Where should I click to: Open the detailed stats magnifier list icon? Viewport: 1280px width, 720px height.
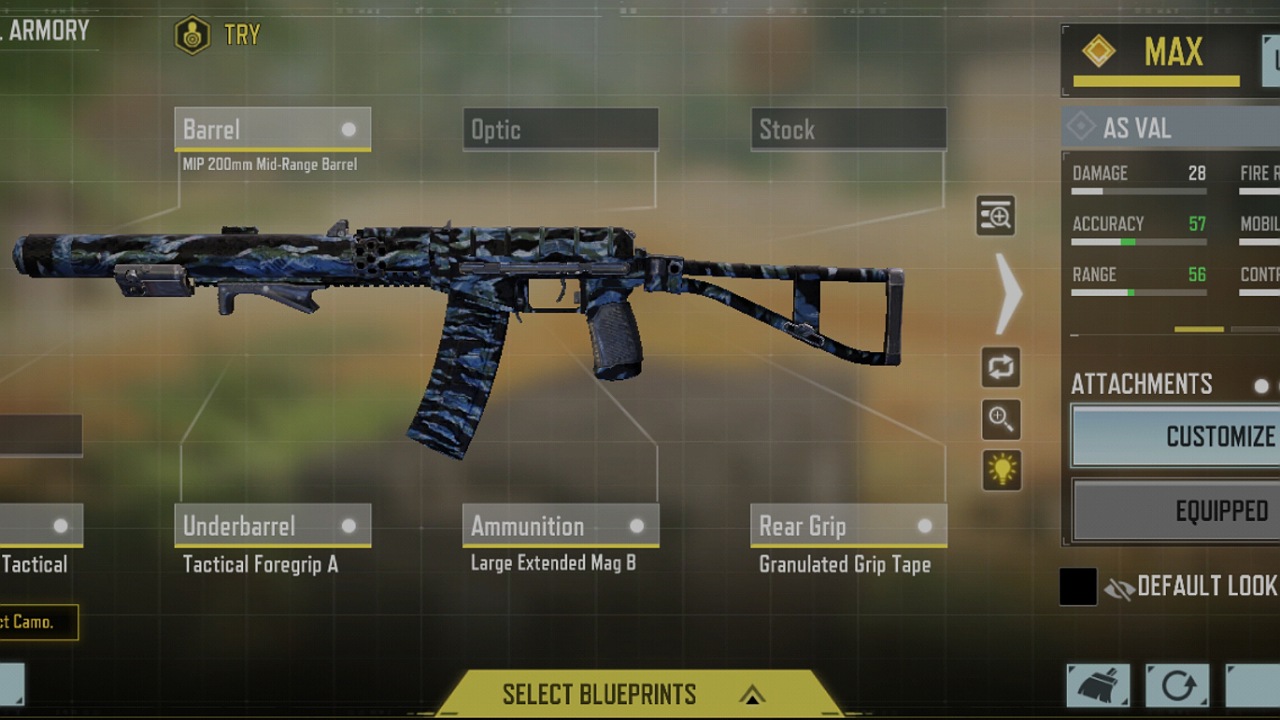tap(996, 216)
